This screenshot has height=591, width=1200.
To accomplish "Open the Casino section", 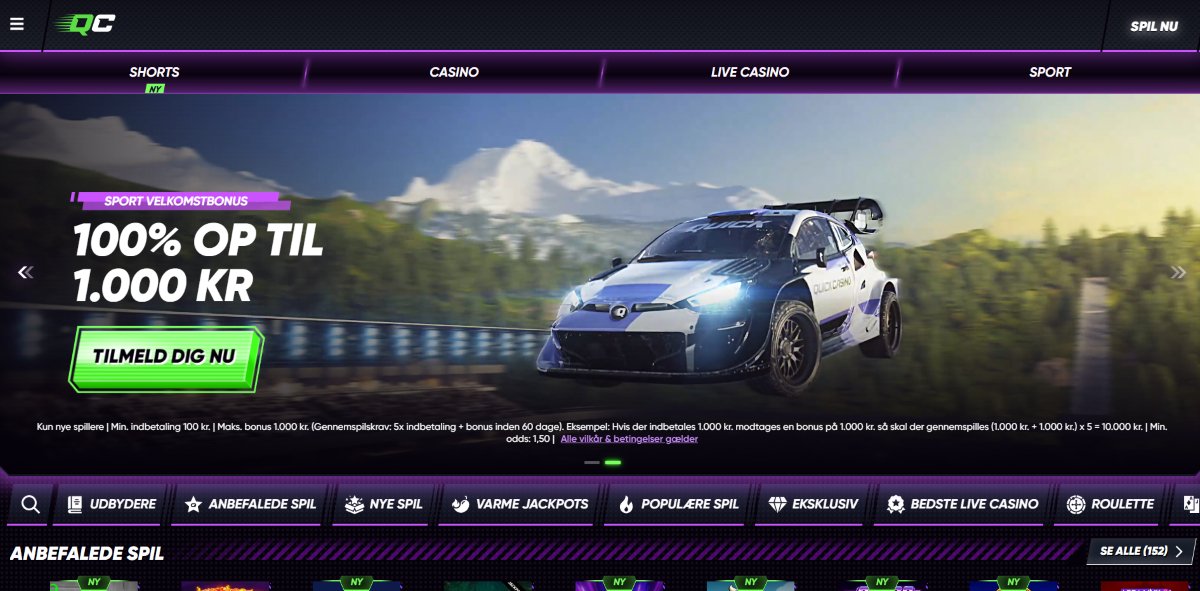I will click(x=454, y=72).
